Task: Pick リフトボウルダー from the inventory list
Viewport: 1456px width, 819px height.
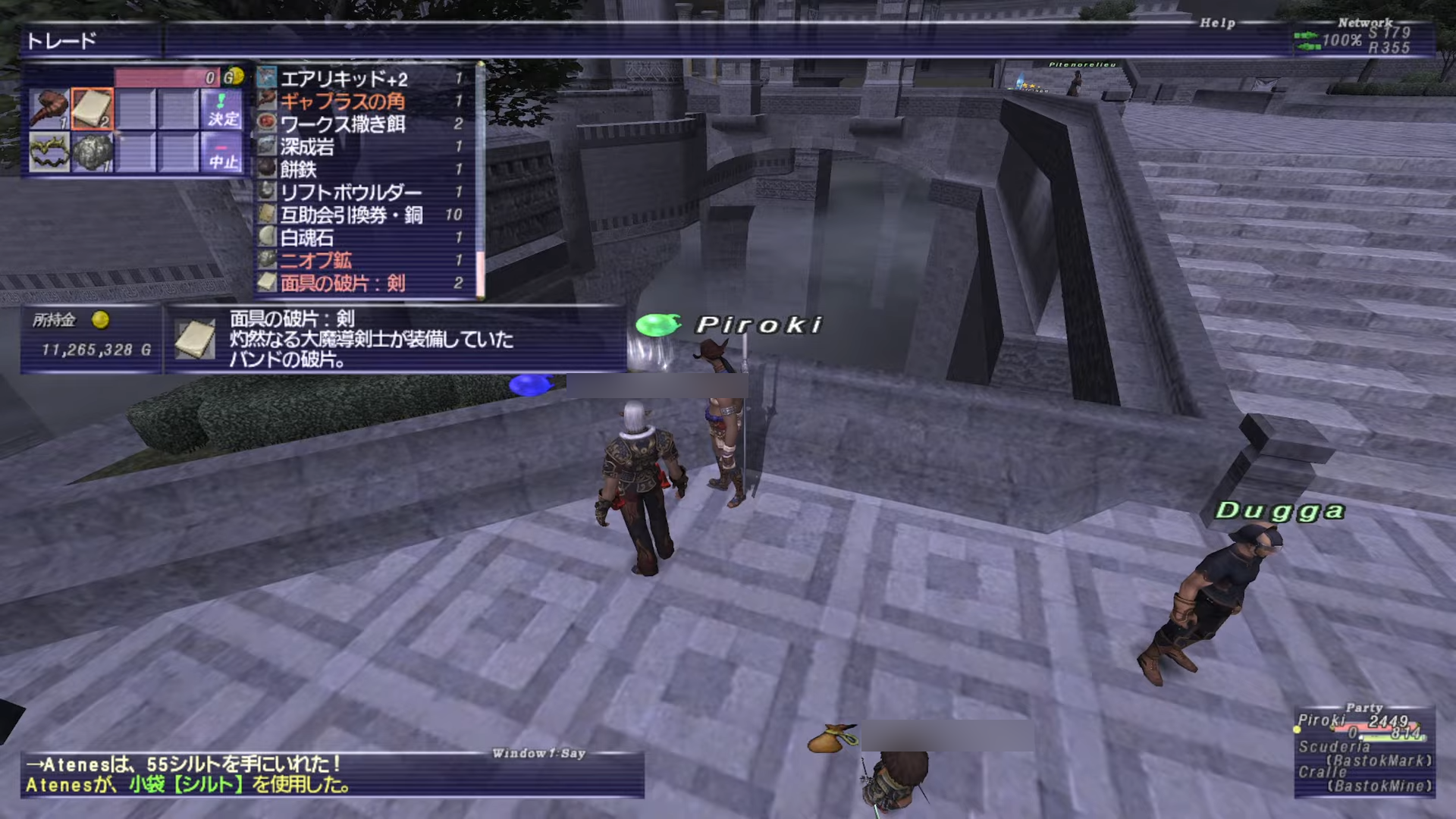Action: [x=350, y=193]
